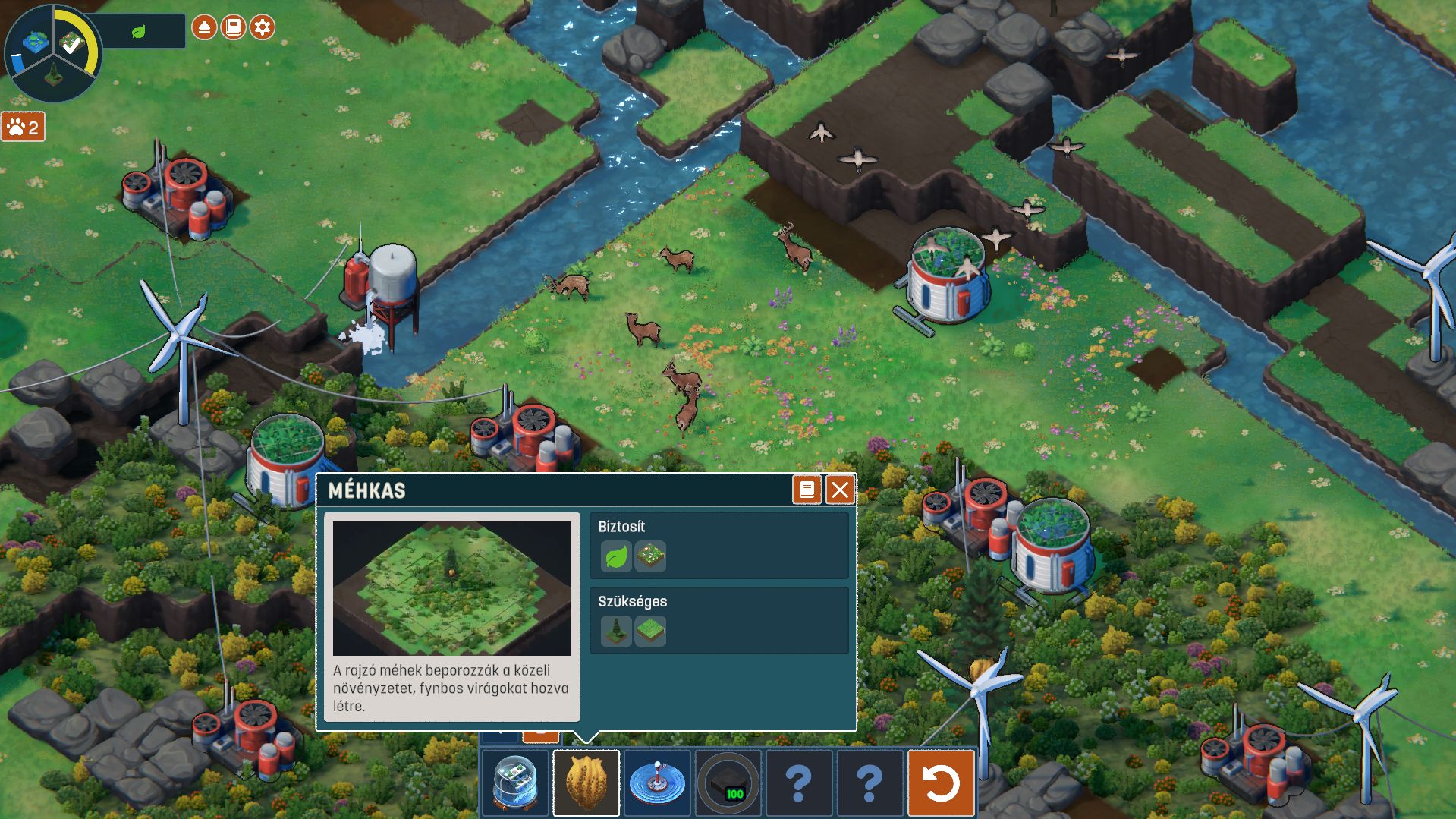The image size is (1456, 819).
Task: Click the tree icon under Szükséges
Action: click(616, 631)
